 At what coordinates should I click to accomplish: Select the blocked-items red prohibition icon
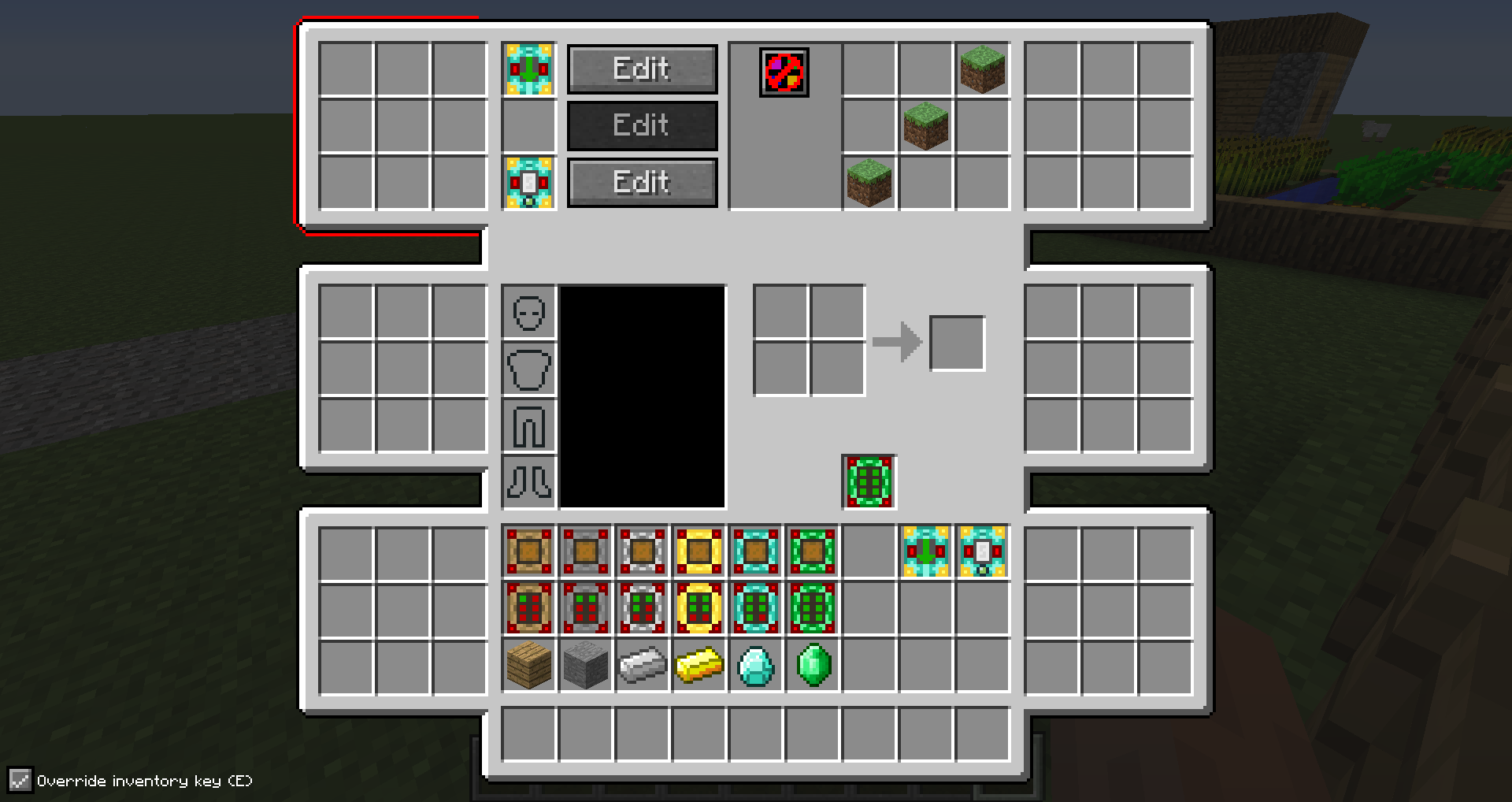[784, 73]
